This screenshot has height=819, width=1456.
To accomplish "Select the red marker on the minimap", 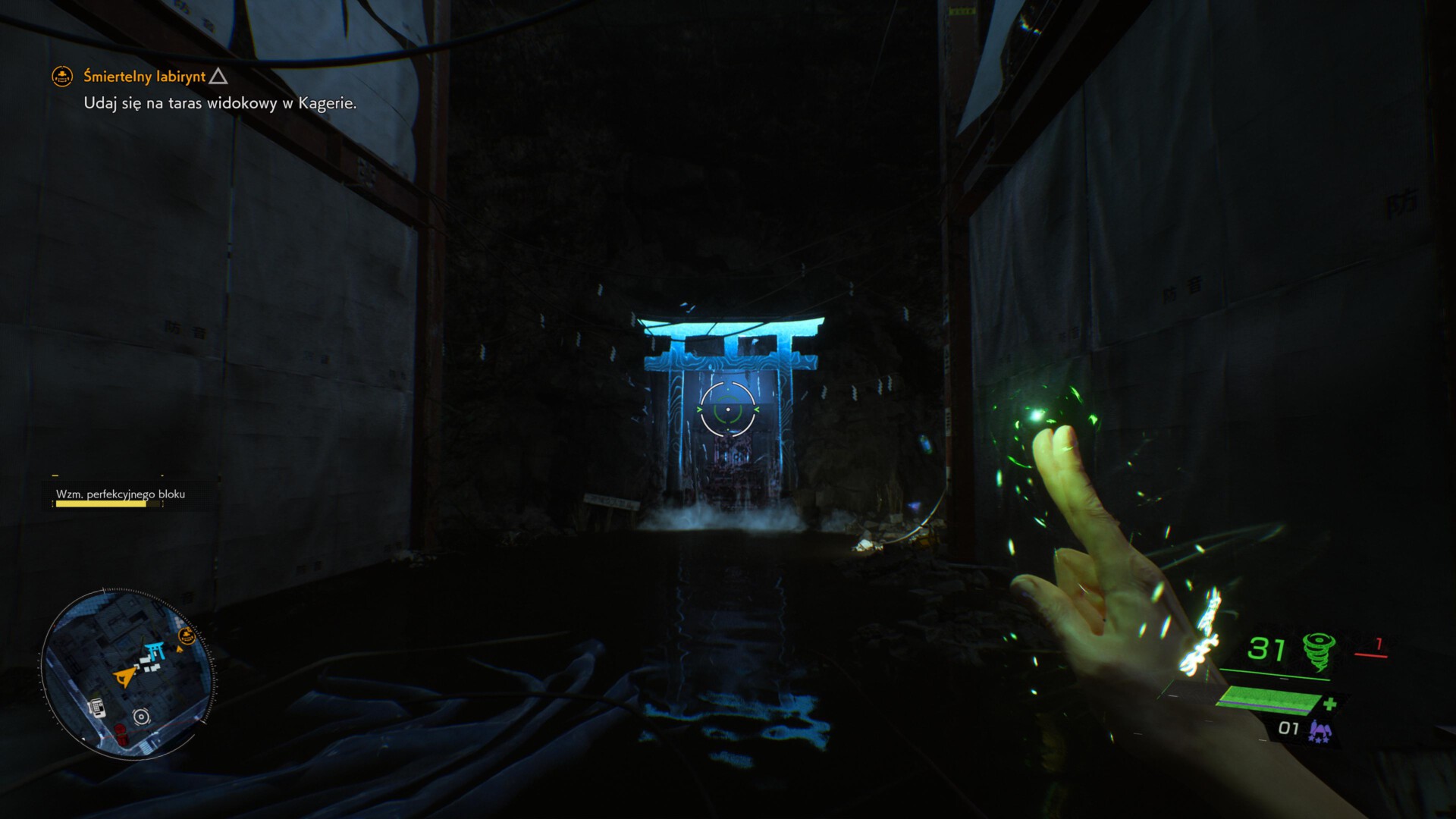I will pyautogui.click(x=119, y=733).
